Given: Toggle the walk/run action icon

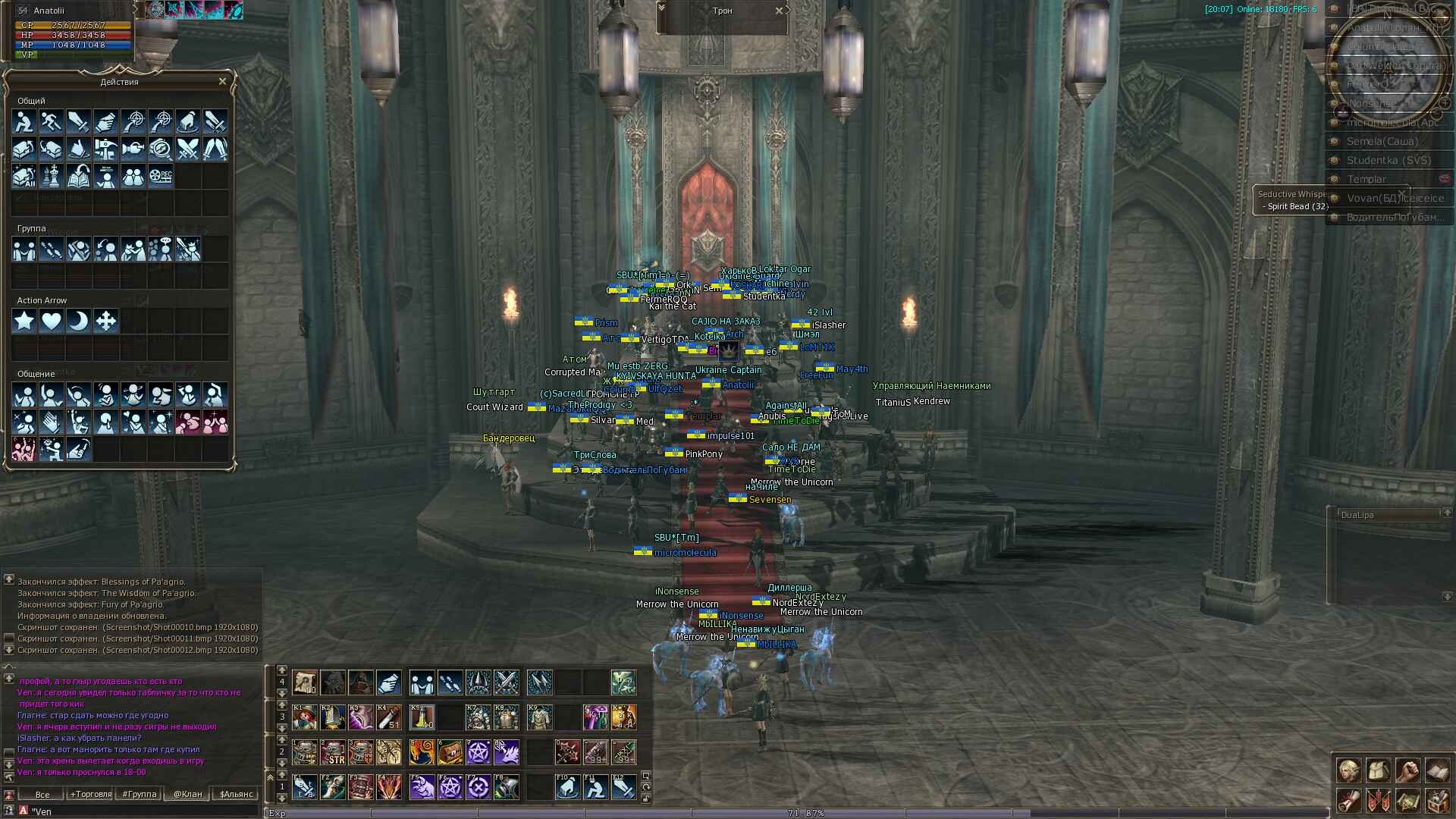Looking at the screenshot, I should (x=51, y=121).
